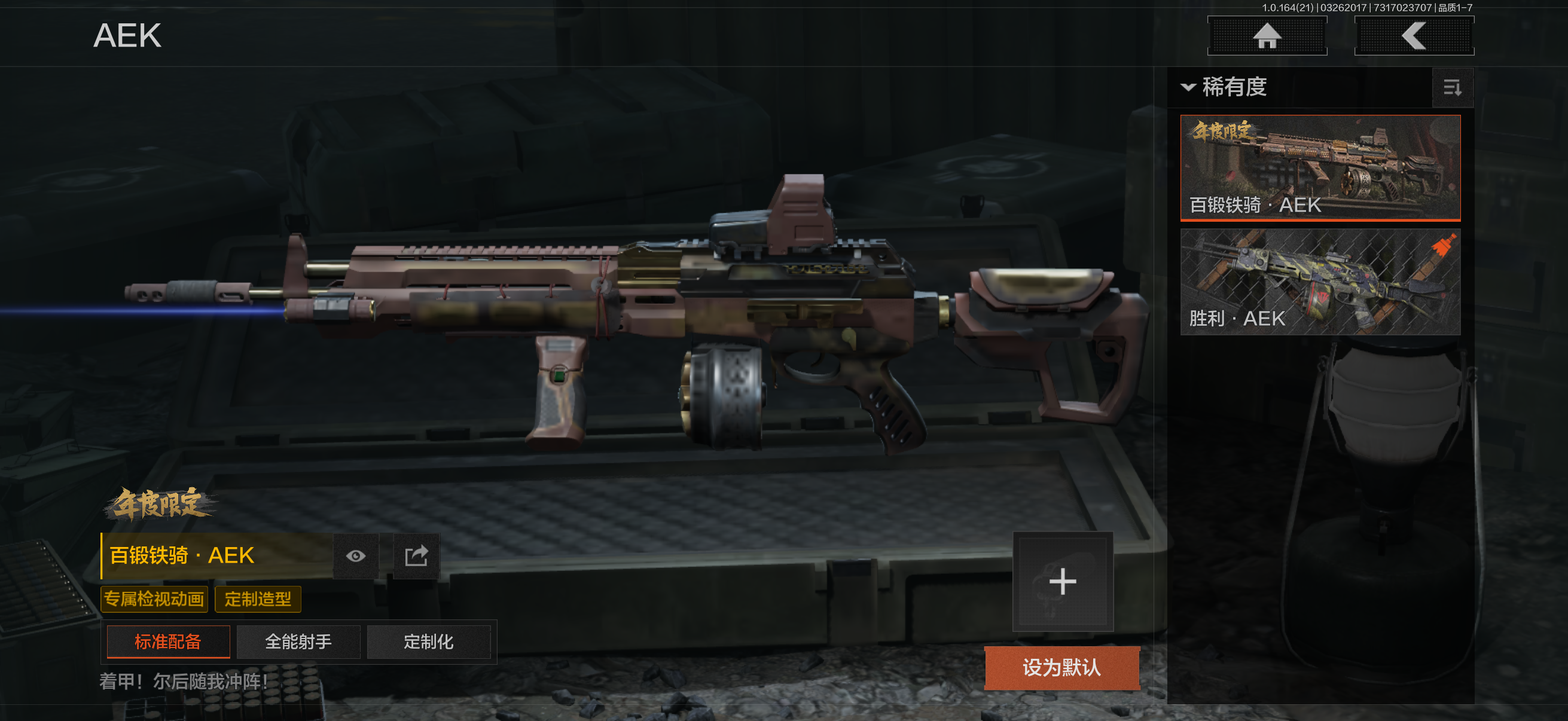Click 设为默认 to set as default
Screen dimensions: 1568x721
click(x=1061, y=667)
